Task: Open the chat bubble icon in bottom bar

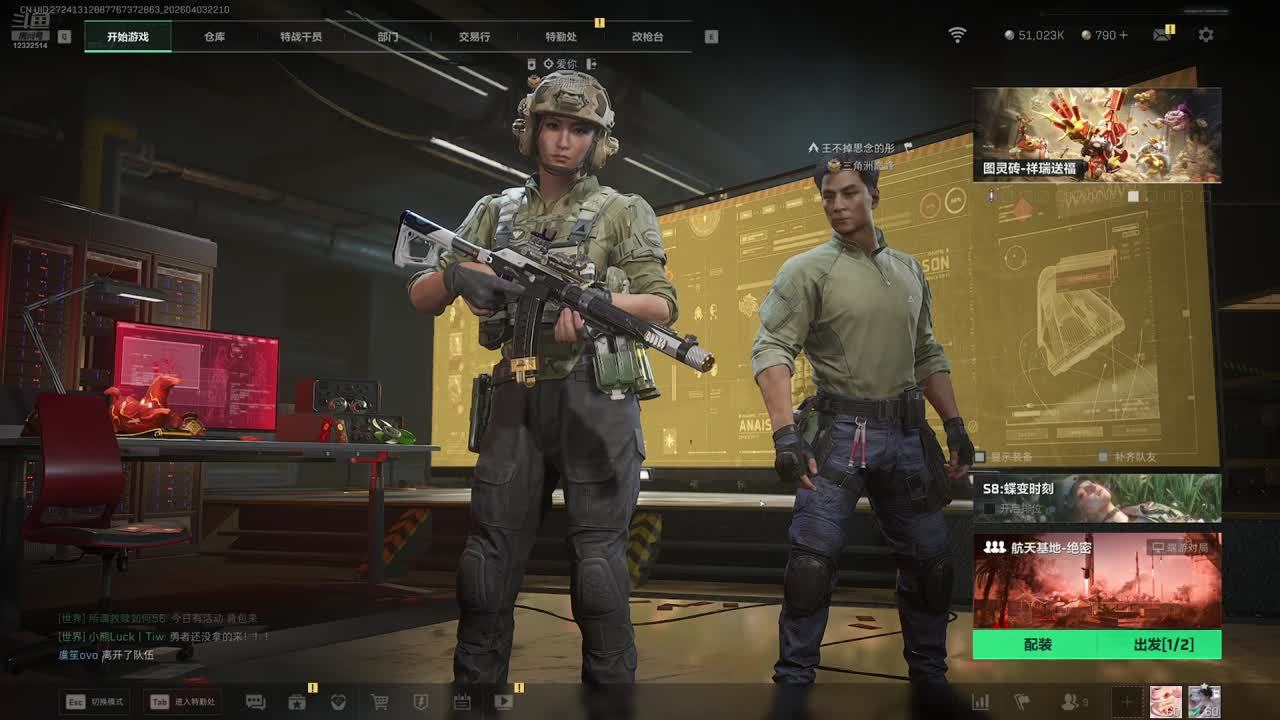Action: tap(255, 702)
